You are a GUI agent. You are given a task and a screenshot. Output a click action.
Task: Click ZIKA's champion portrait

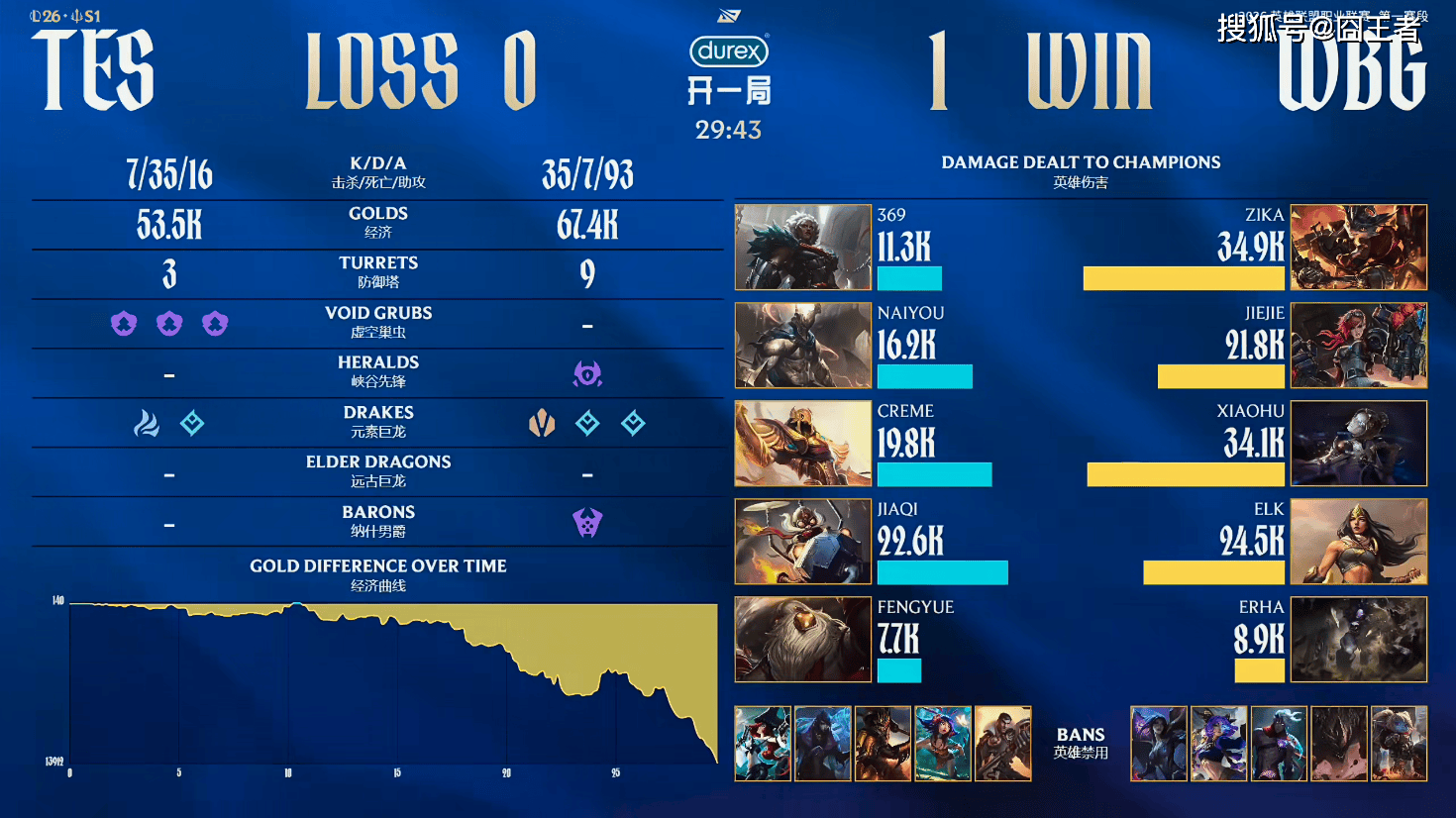(x=1359, y=248)
